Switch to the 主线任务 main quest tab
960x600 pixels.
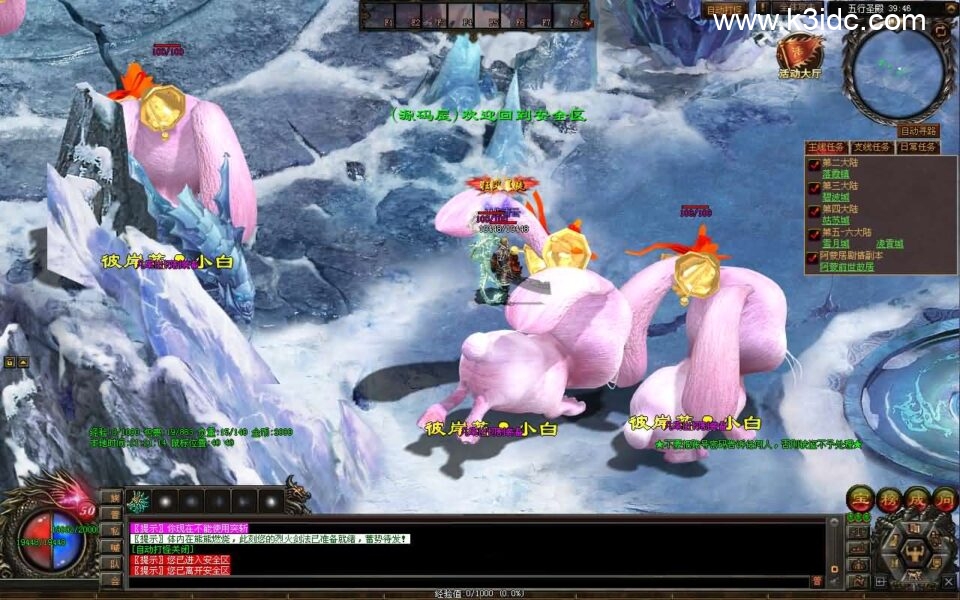(826, 147)
